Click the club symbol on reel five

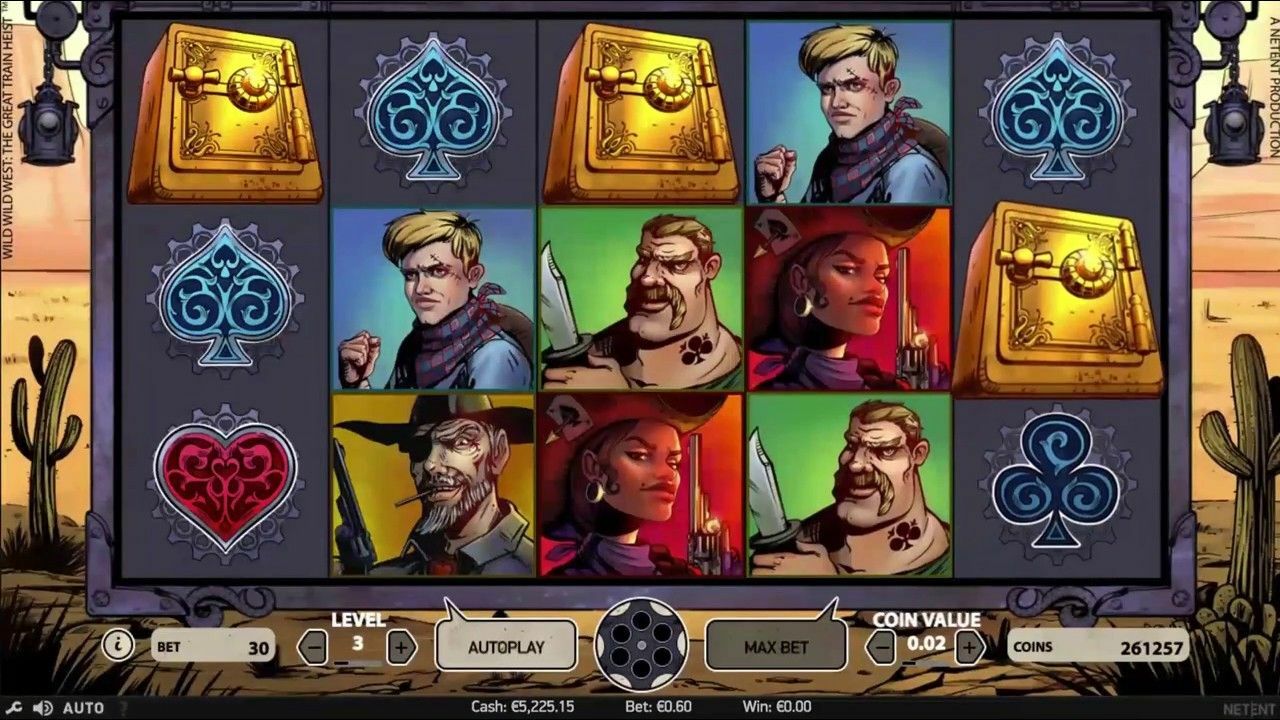(x=1057, y=483)
